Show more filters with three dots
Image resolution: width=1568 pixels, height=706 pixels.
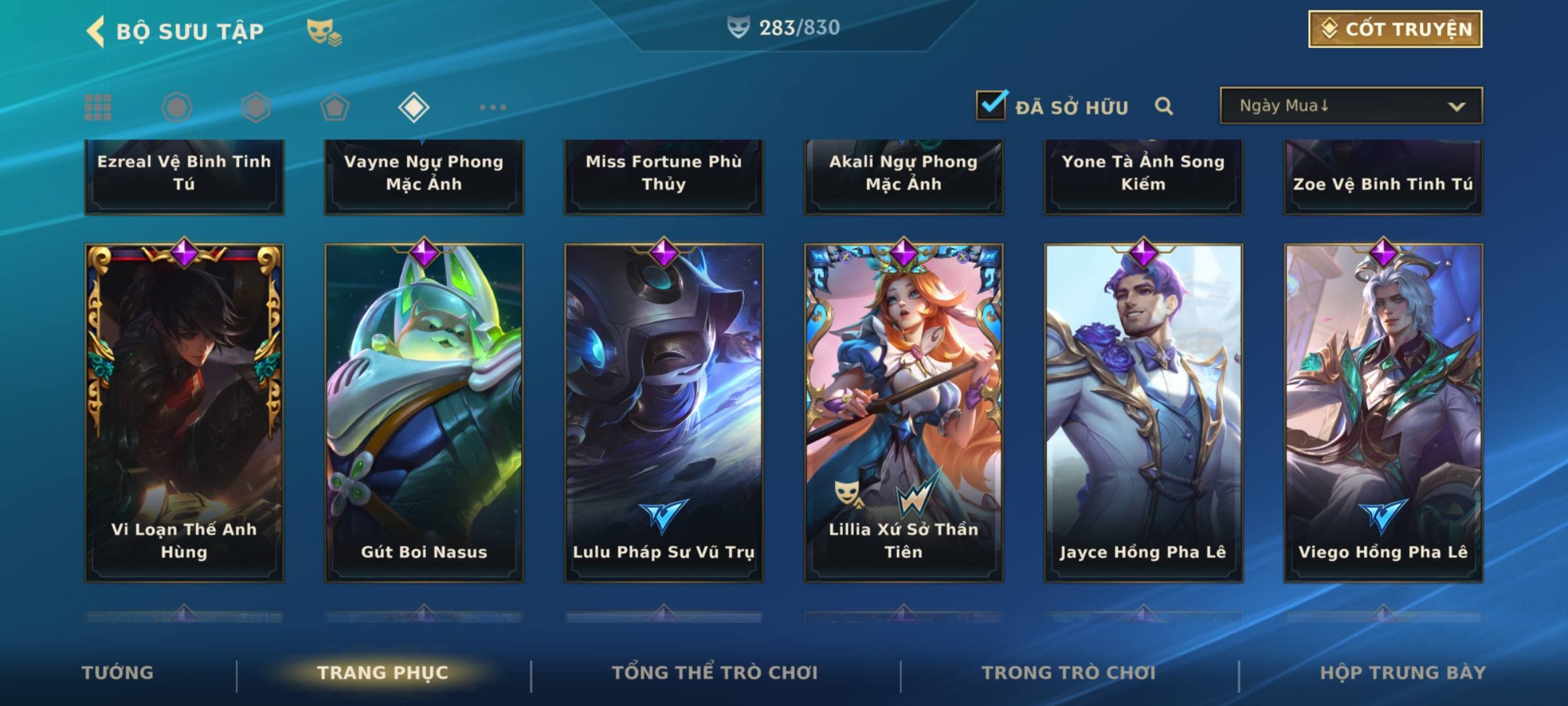pos(493,107)
